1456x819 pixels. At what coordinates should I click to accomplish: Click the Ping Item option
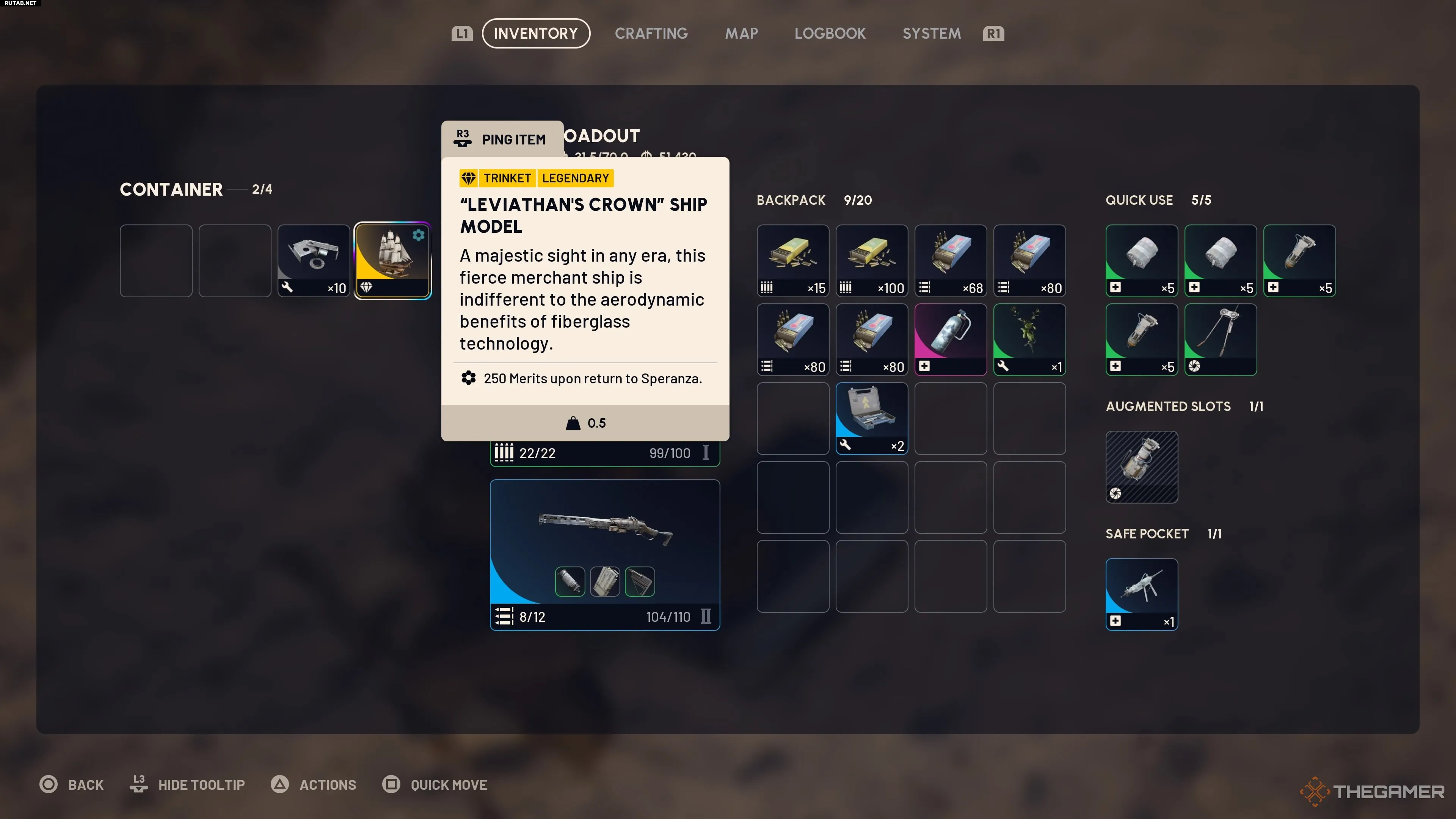pos(502,139)
